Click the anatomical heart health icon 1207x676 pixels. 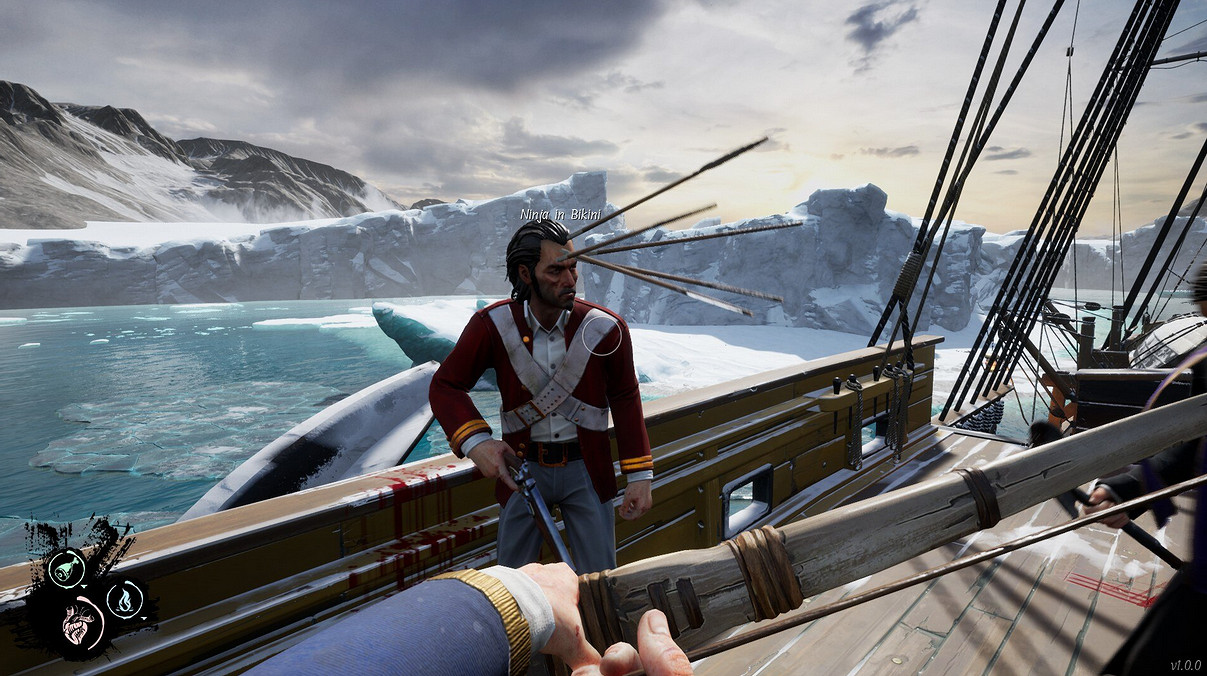pos(81,625)
